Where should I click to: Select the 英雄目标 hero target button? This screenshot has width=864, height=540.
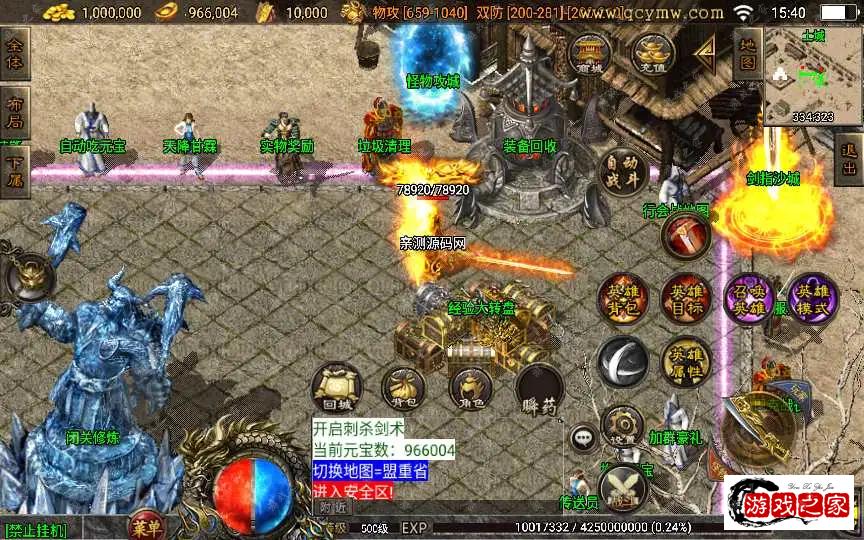(x=685, y=300)
